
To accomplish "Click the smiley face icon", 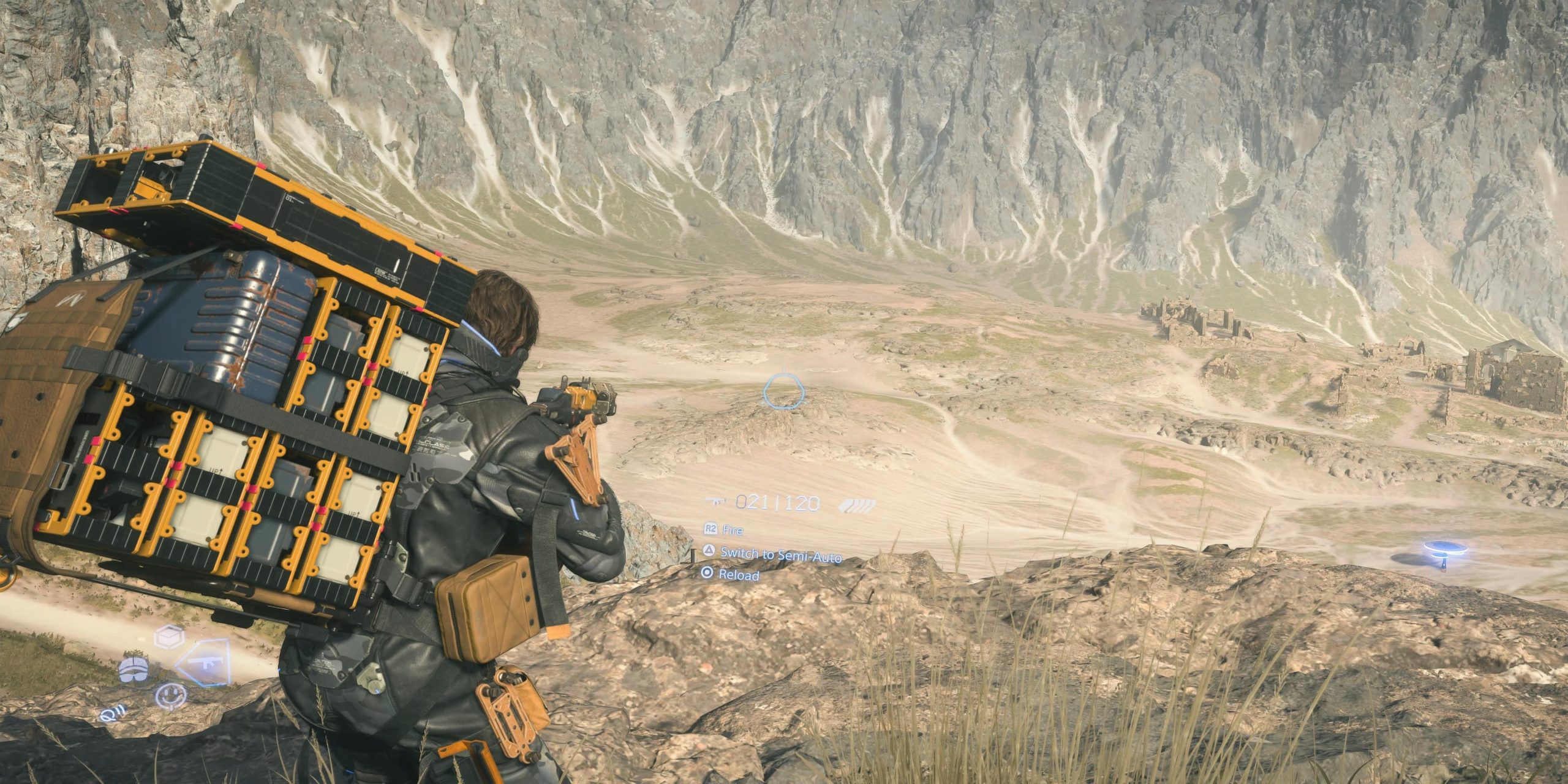I will click(x=170, y=696).
